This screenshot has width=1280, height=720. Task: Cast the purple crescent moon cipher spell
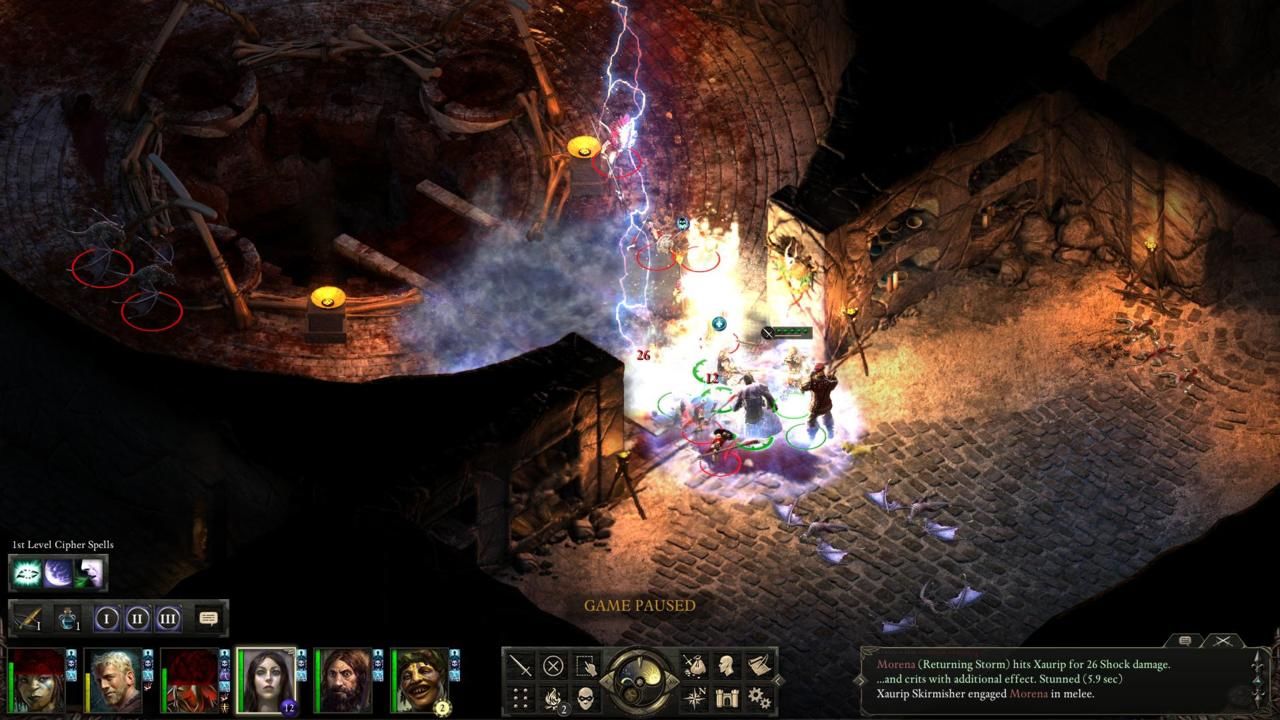(58, 573)
